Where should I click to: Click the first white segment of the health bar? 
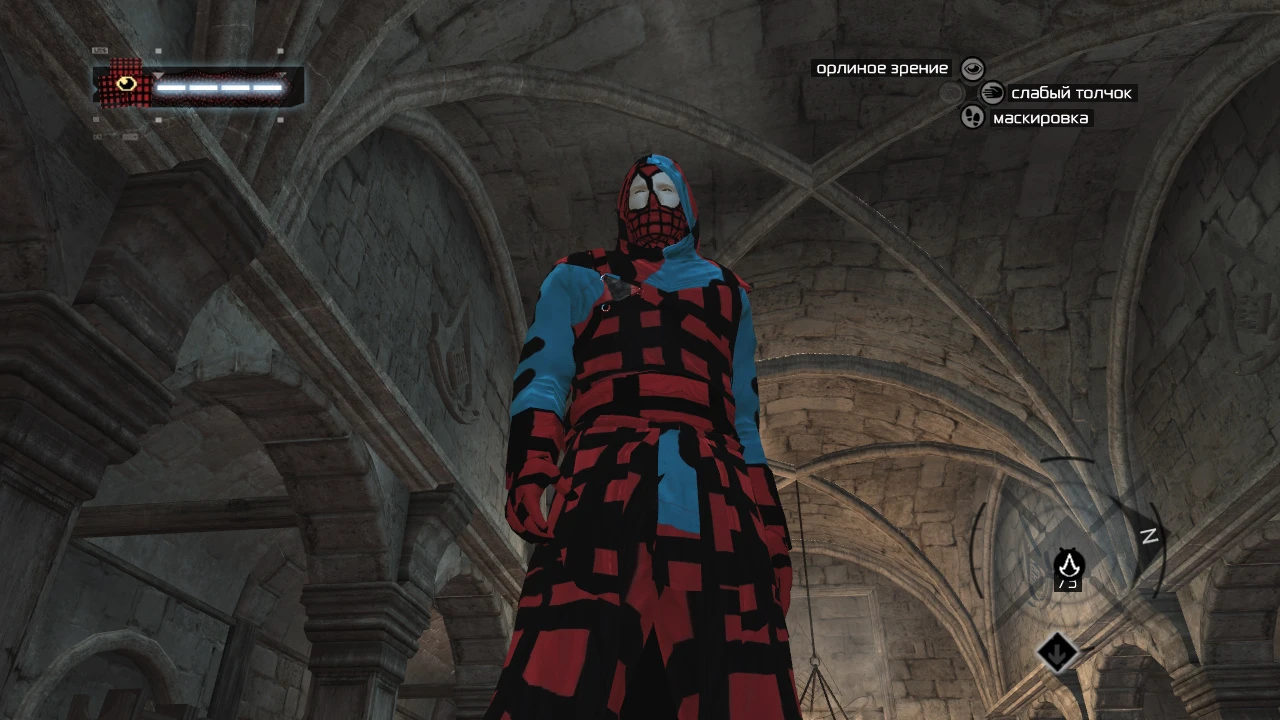click(171, 88)
